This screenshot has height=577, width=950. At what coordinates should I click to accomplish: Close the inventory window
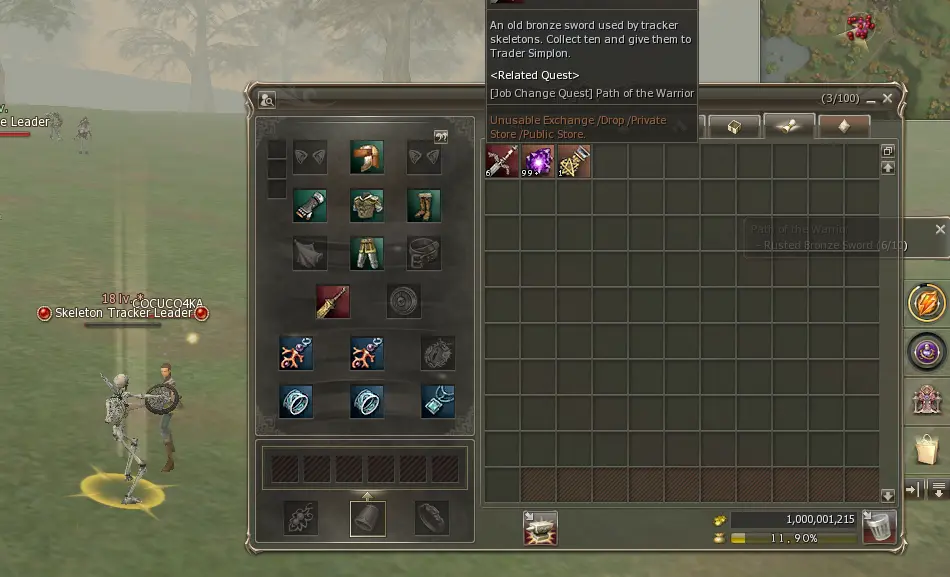click(x=888, y=99)
